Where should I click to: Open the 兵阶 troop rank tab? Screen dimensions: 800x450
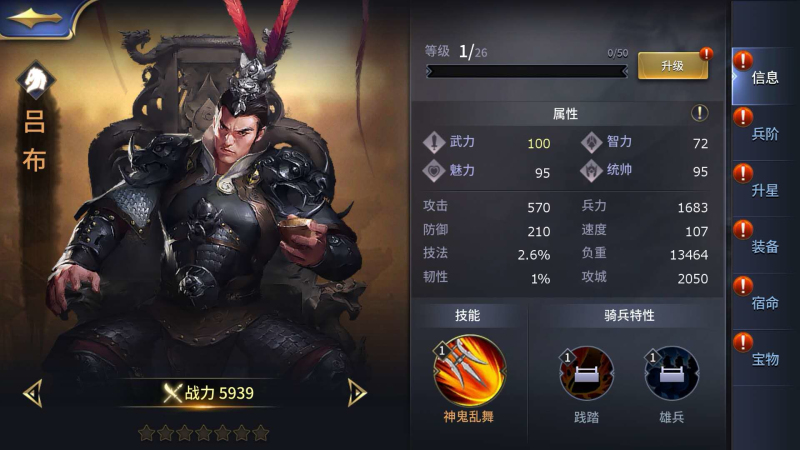coord(764,134)
